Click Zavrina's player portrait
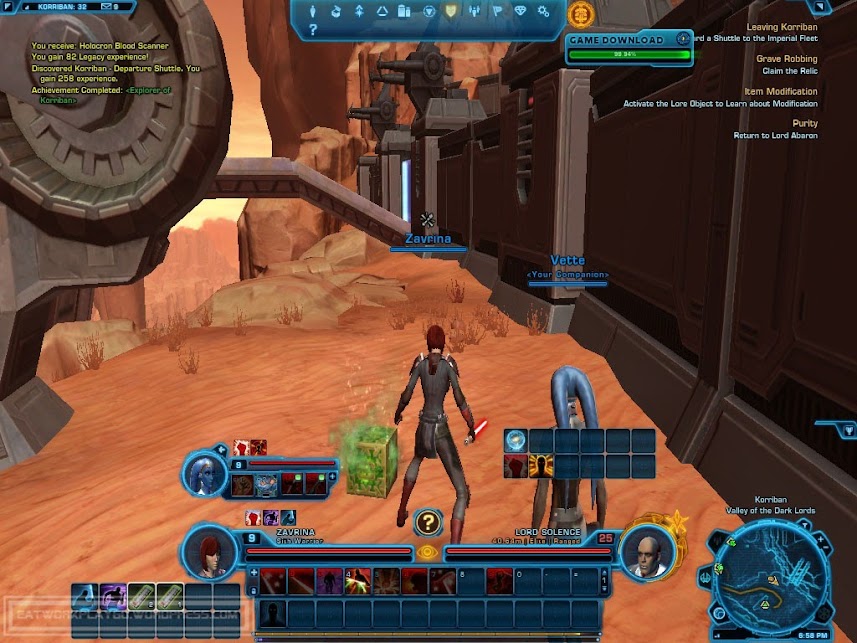 [211, 551]
